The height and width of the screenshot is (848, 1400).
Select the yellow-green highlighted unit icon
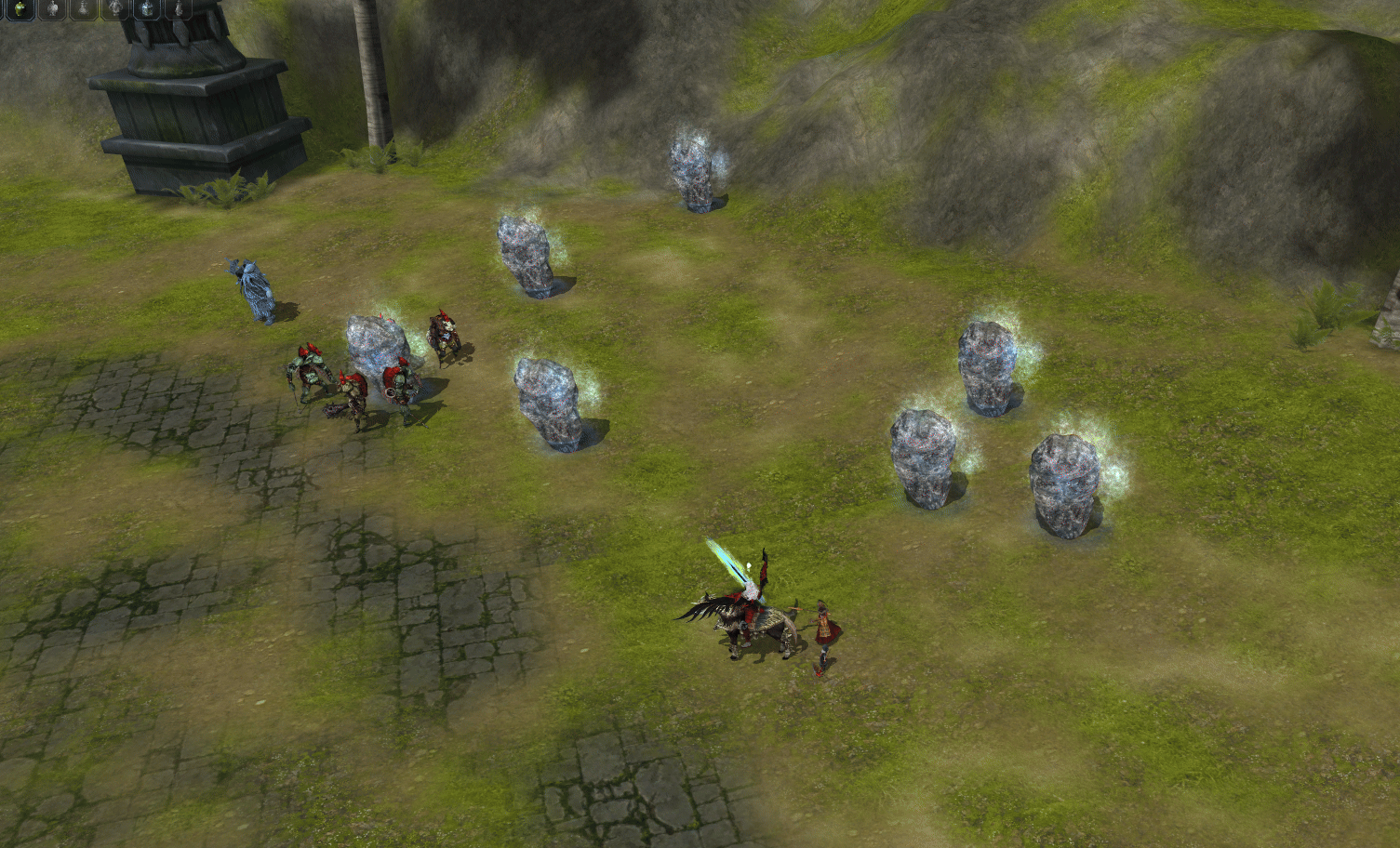pyautogui.click(x=19, y=9)
